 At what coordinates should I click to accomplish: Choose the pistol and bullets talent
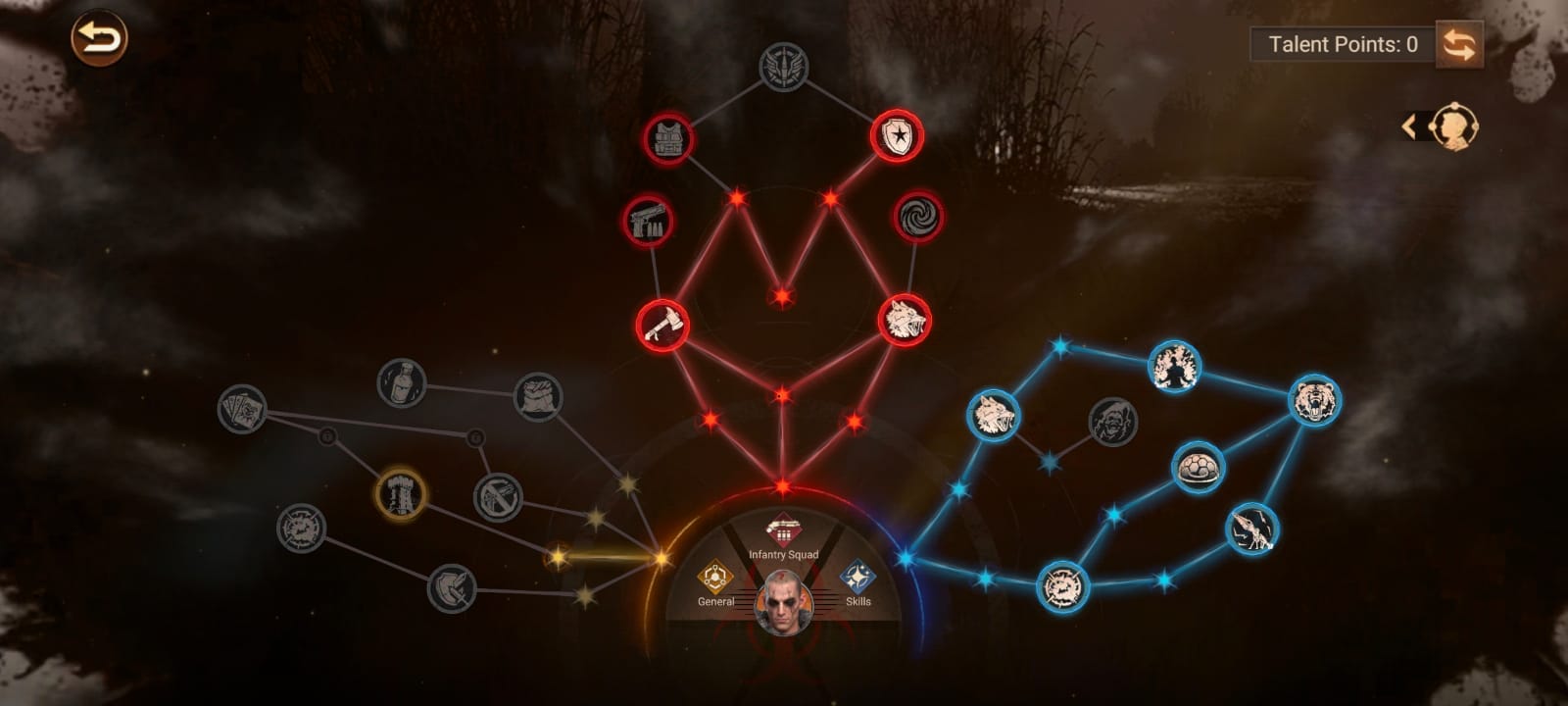(648, 220)
